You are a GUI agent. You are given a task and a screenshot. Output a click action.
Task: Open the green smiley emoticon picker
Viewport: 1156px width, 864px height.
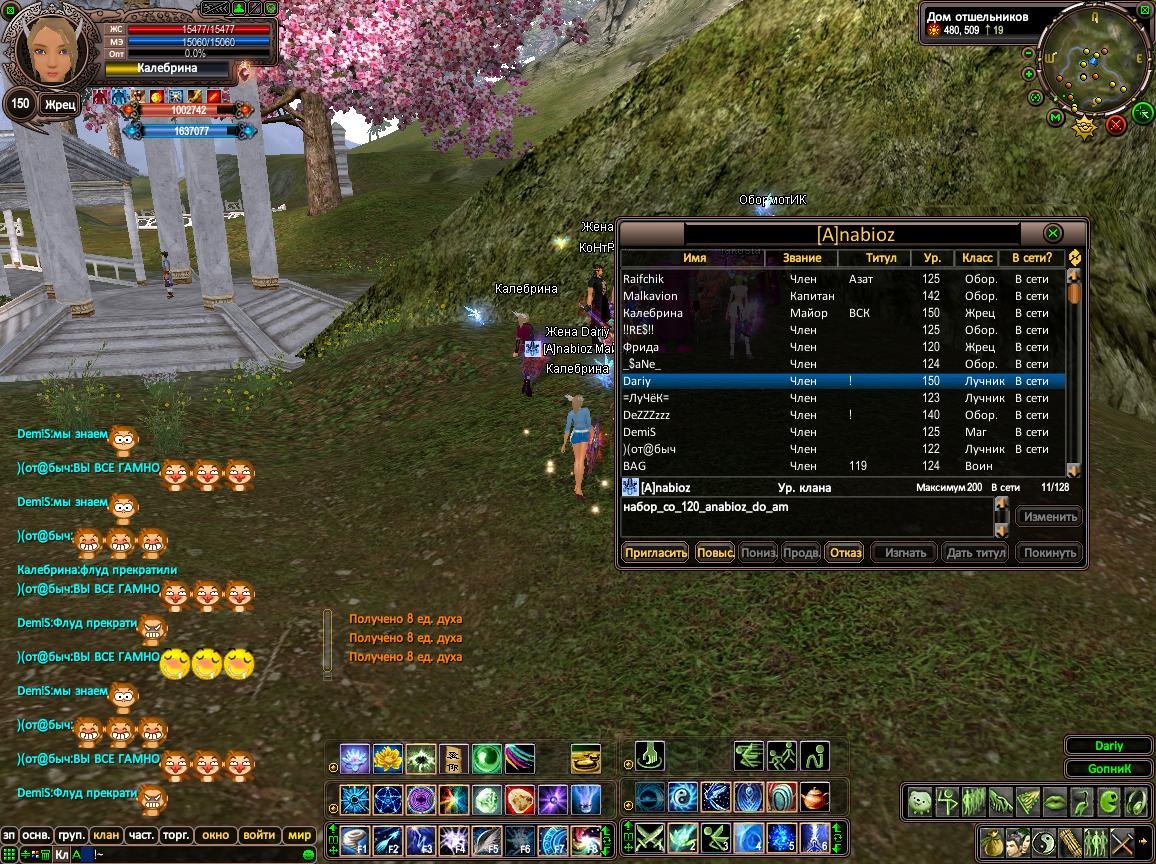coord(309,855)
